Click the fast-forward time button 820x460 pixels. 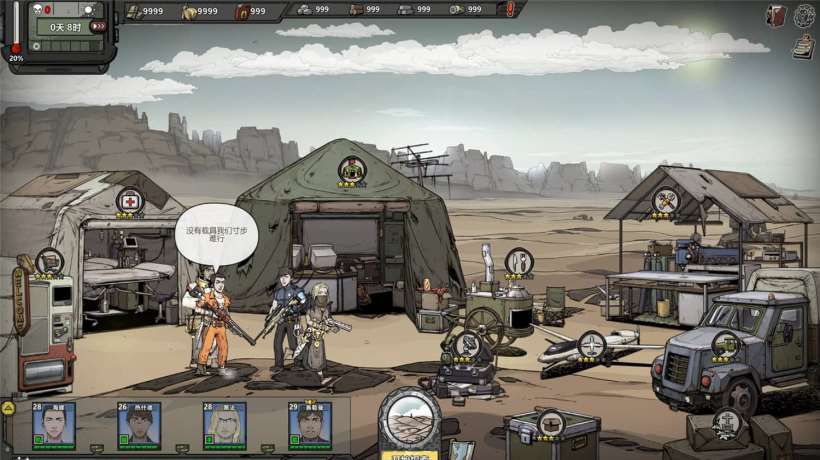(x=98, y=27)
